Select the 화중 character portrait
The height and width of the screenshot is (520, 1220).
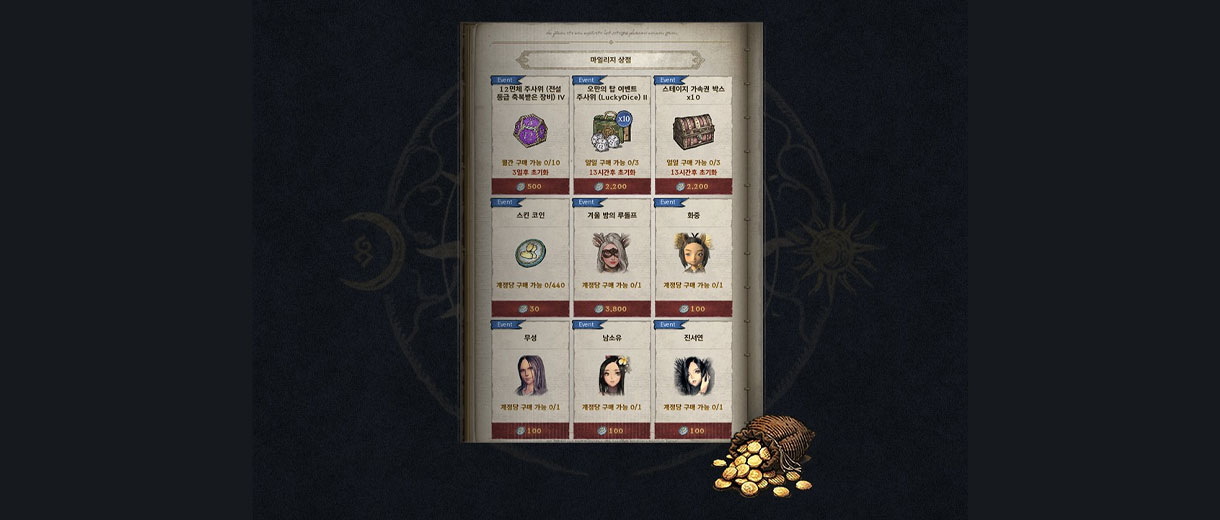(x=692, y=252)
